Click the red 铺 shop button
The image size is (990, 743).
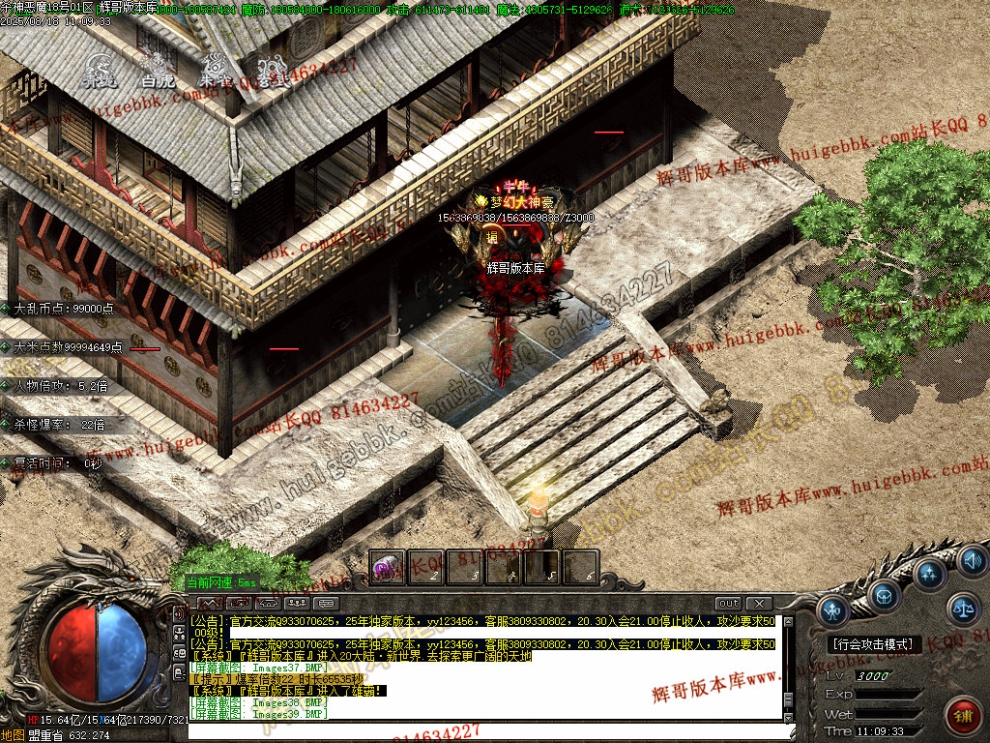(963, 713)
